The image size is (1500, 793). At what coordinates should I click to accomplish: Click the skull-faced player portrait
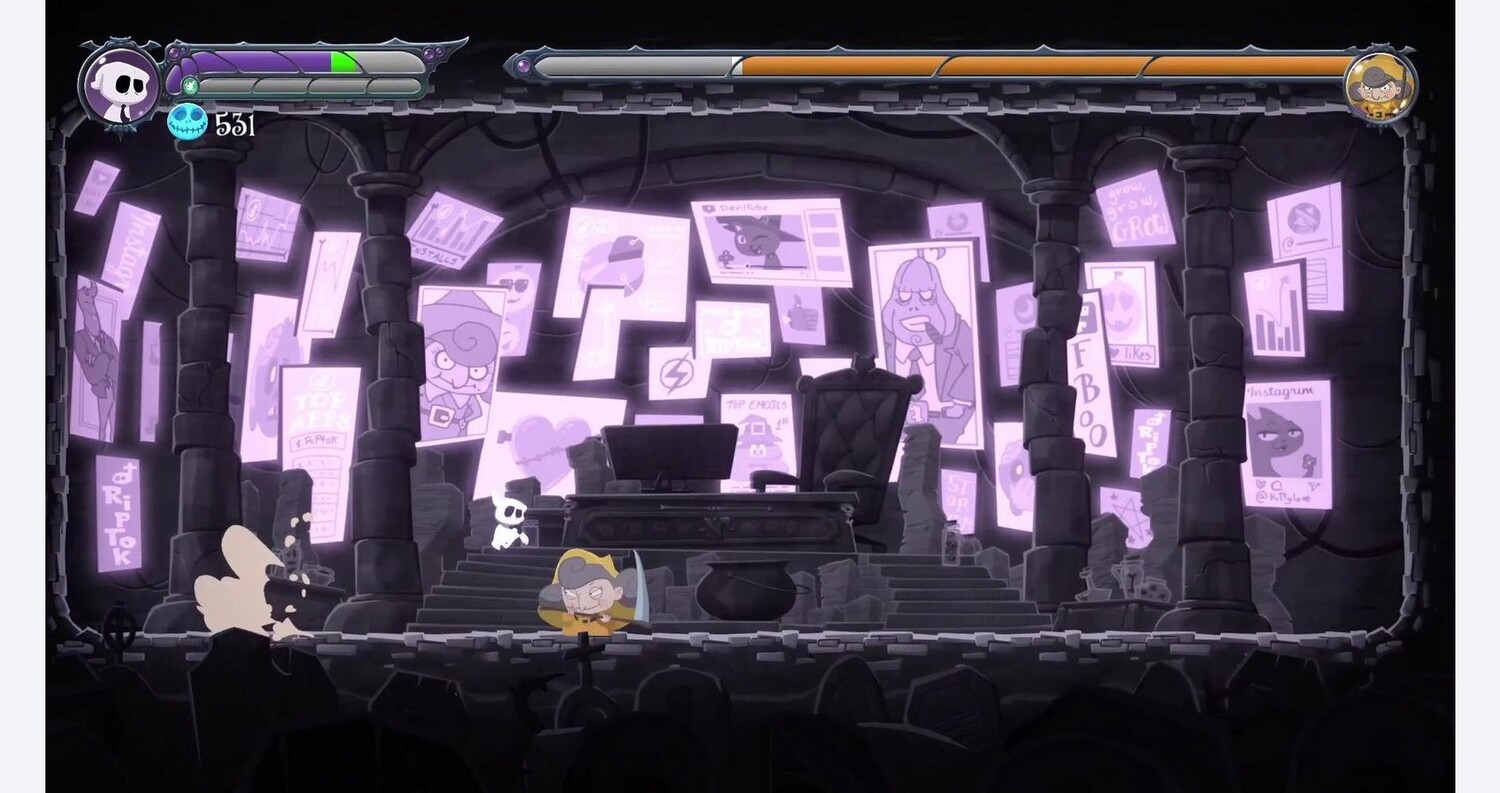pos(120,82)
